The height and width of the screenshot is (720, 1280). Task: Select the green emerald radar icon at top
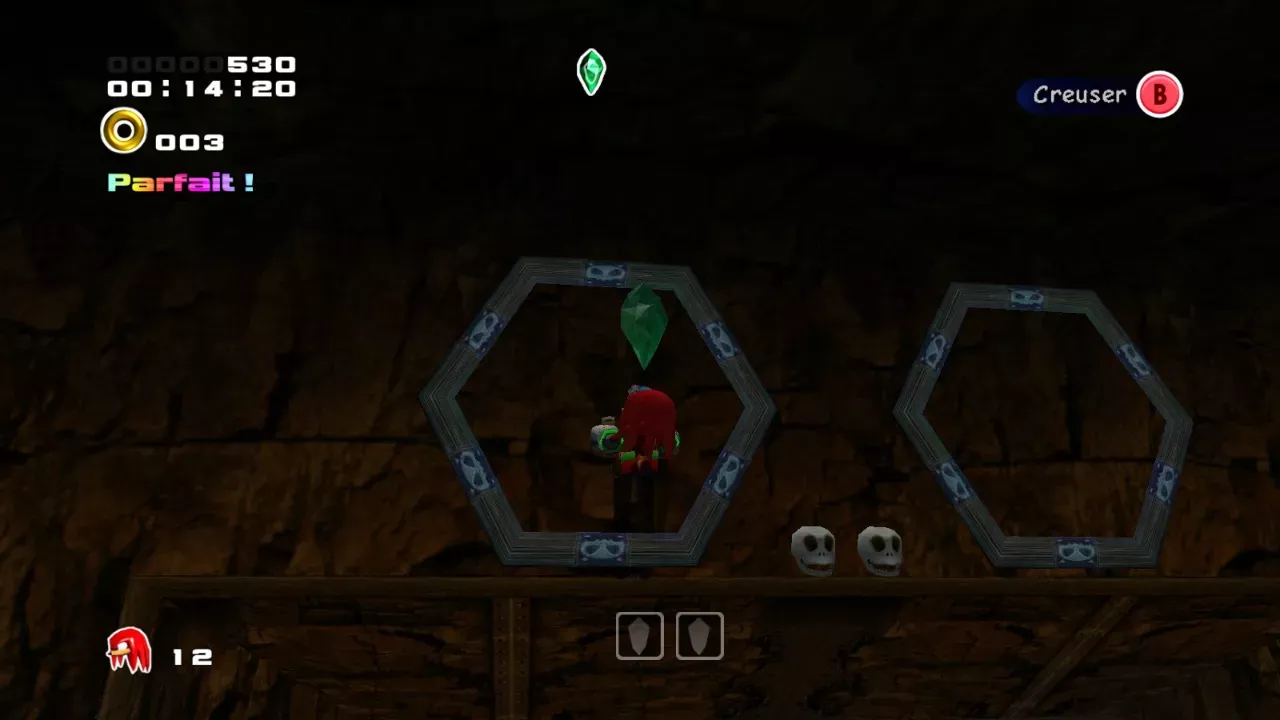(590, 72)
